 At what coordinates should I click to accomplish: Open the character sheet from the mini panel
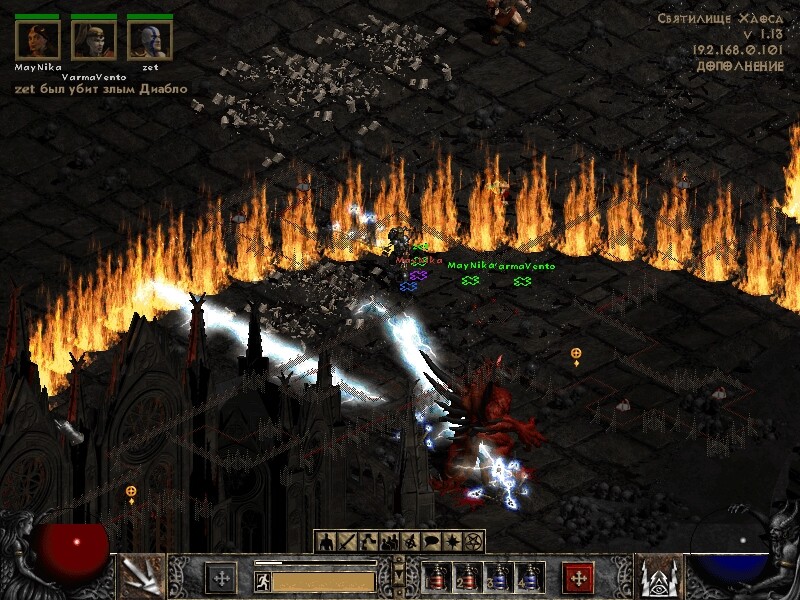coord(326,541)
